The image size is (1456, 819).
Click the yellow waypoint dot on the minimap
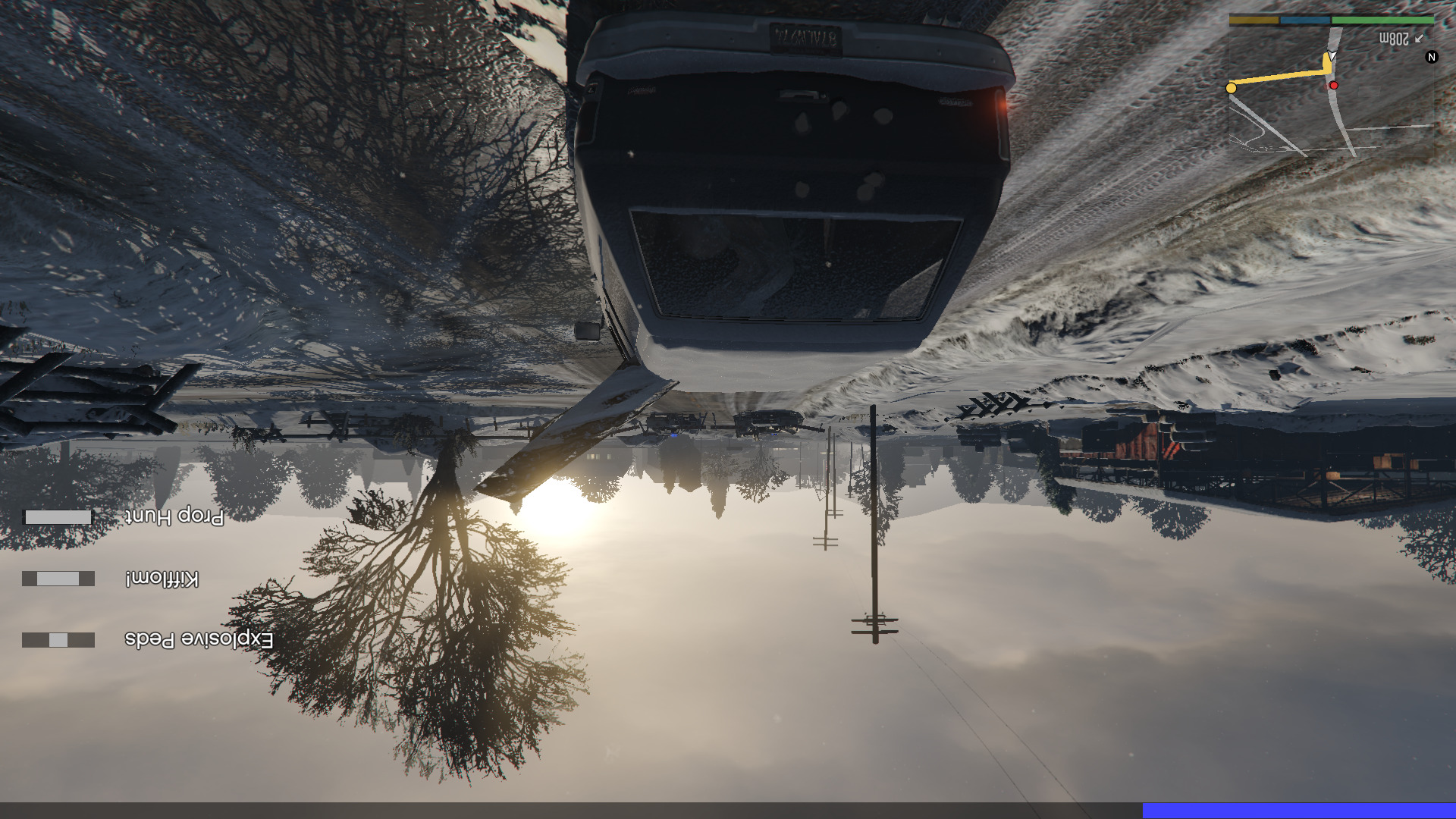click(1232, 89)
